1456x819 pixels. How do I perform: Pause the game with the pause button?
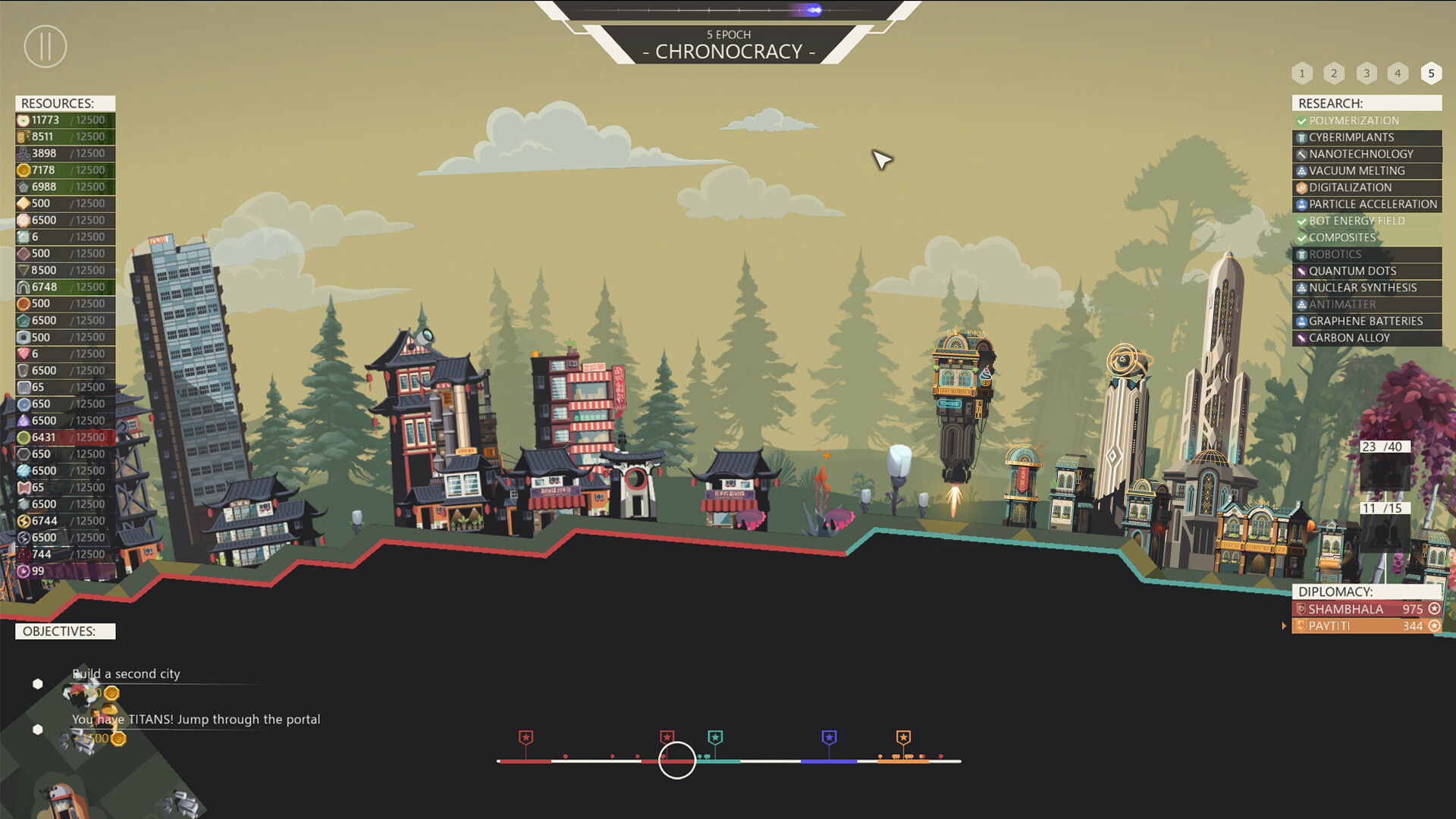(45, 46)
